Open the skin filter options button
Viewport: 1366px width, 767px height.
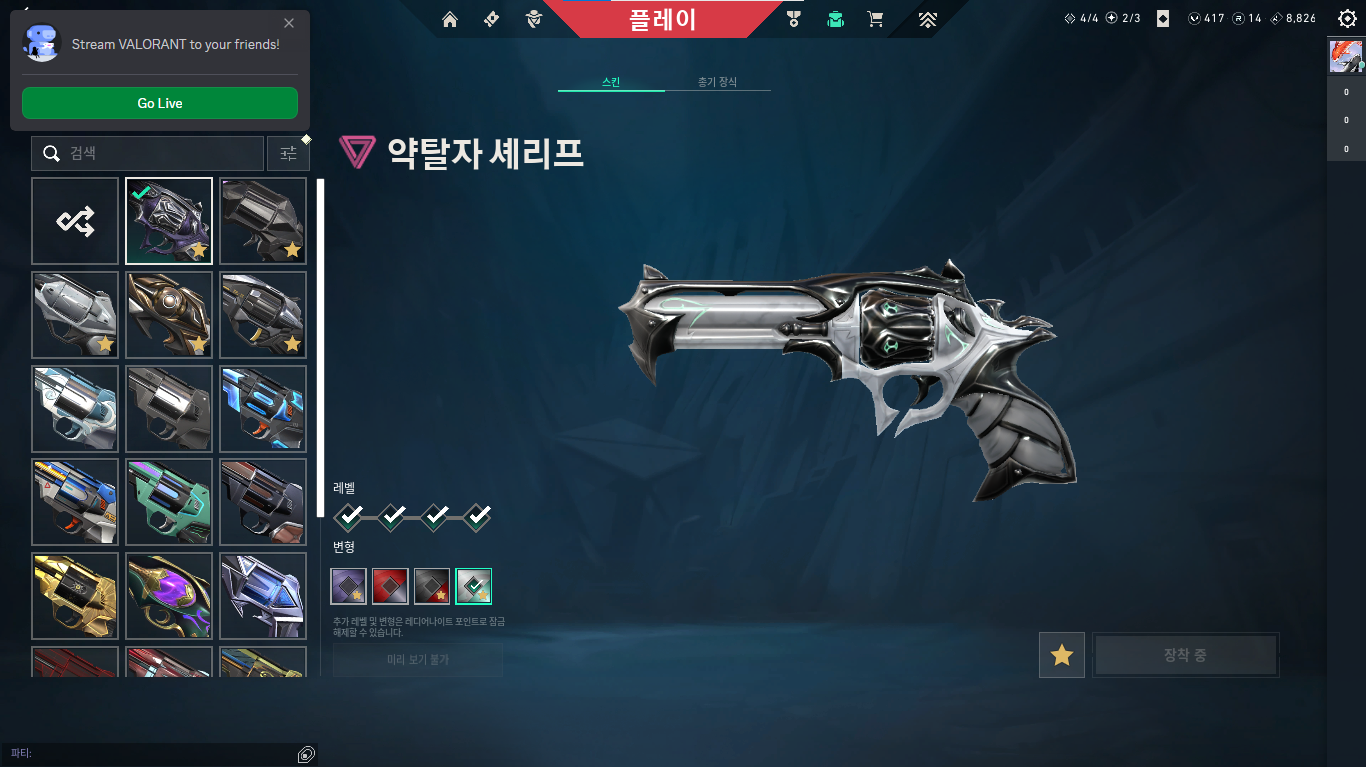288,153
